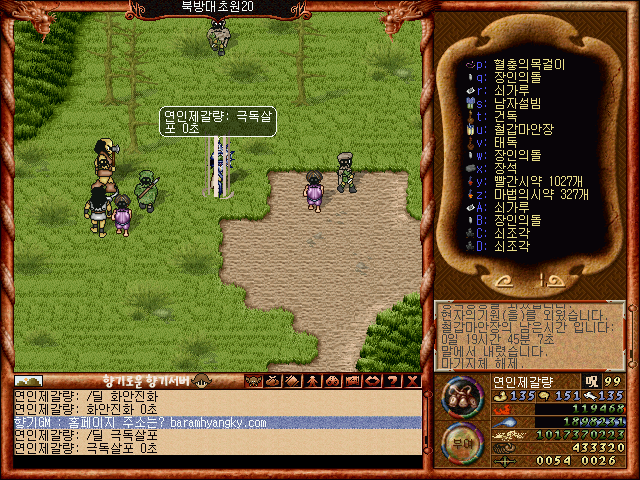Choose 태독 in the inventory list
The image size is (640, 480).
click(506, 141)
